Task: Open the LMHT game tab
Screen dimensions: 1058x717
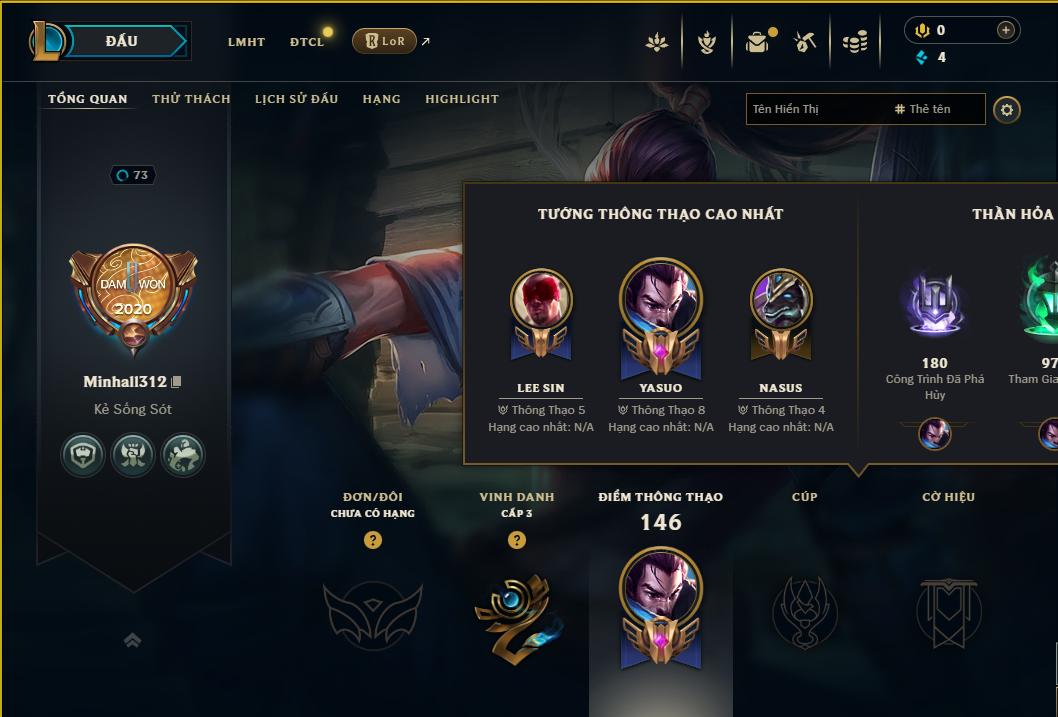Action: (x=246, y=42)
